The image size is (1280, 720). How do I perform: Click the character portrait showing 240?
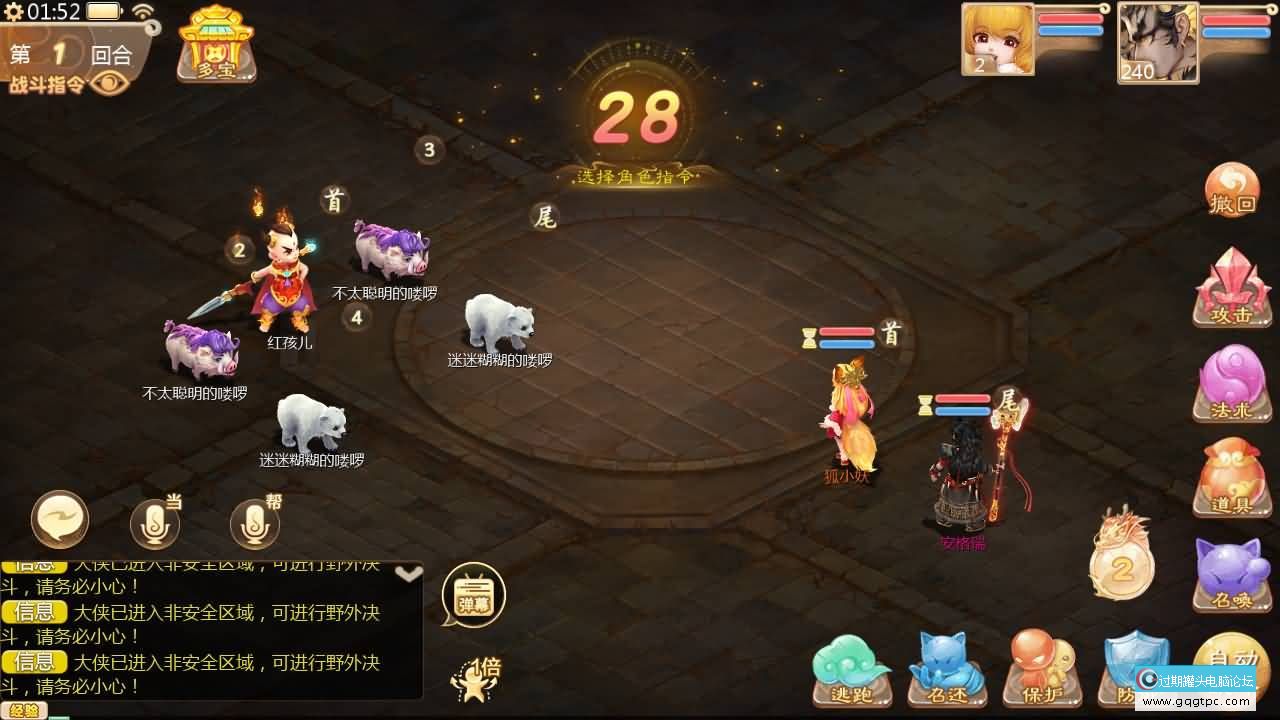[1157, 42]
